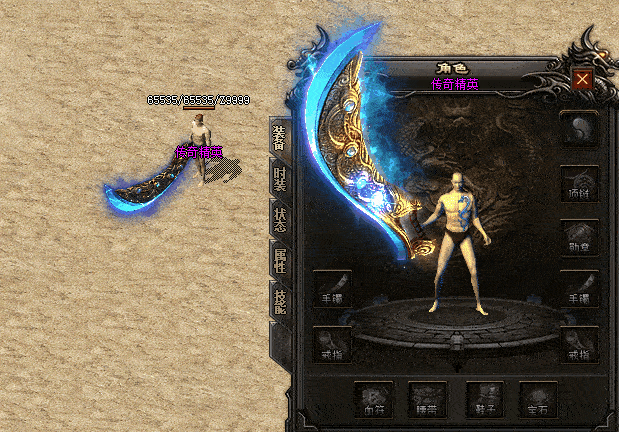Select the equipped crescent blade in character panel
This screenshot has width=619, height=432.
coord(372,160)
